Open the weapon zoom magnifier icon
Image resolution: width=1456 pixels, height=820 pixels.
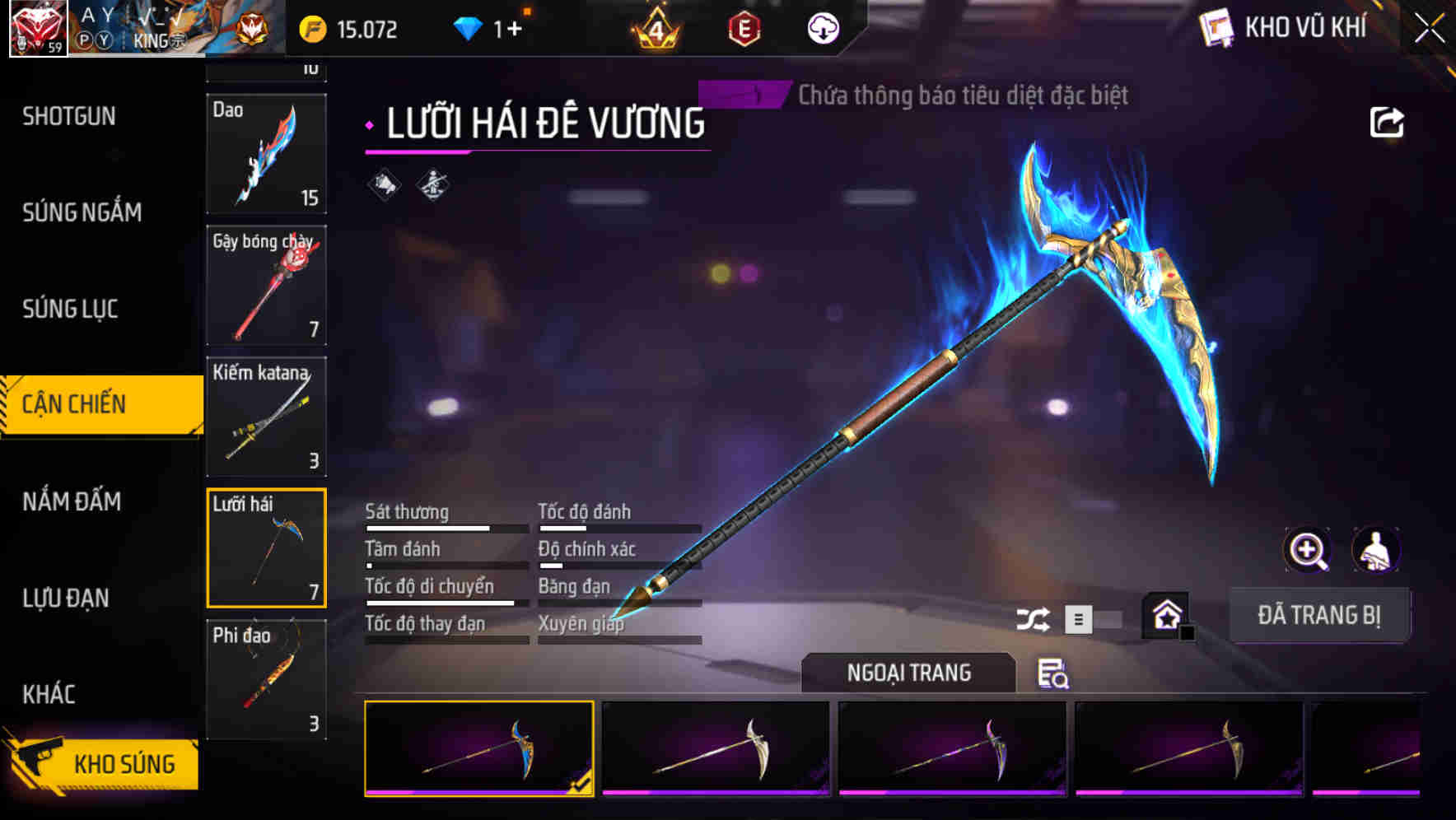tap(1308, 550)
